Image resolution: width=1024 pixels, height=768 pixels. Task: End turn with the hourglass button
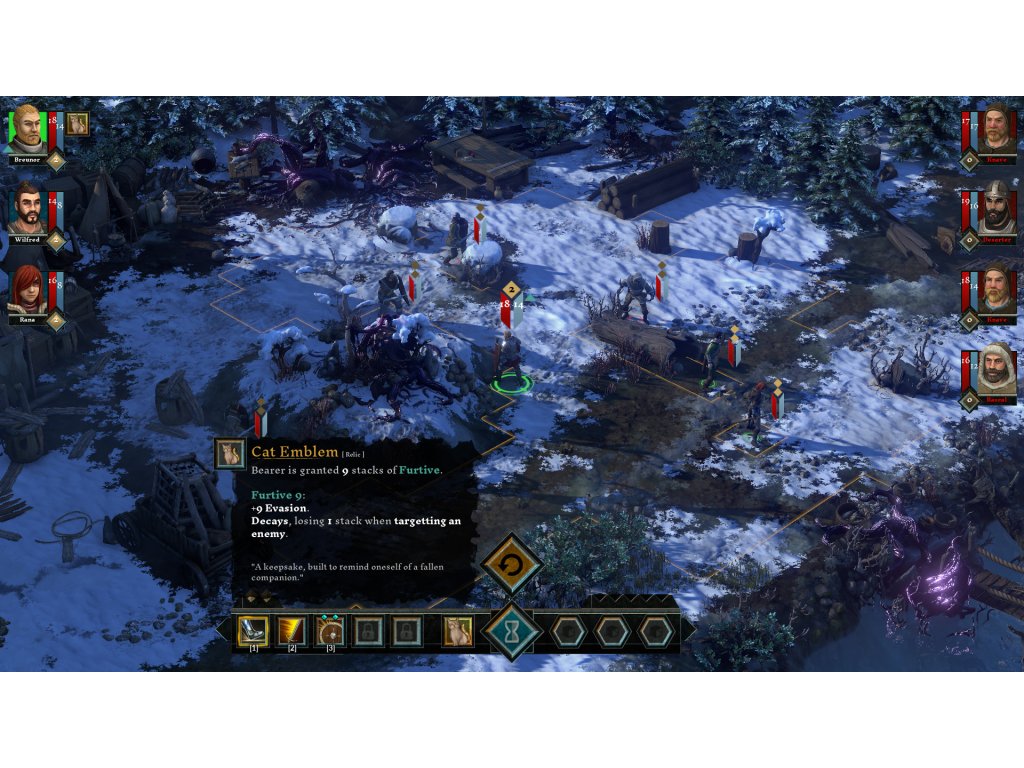511,632
